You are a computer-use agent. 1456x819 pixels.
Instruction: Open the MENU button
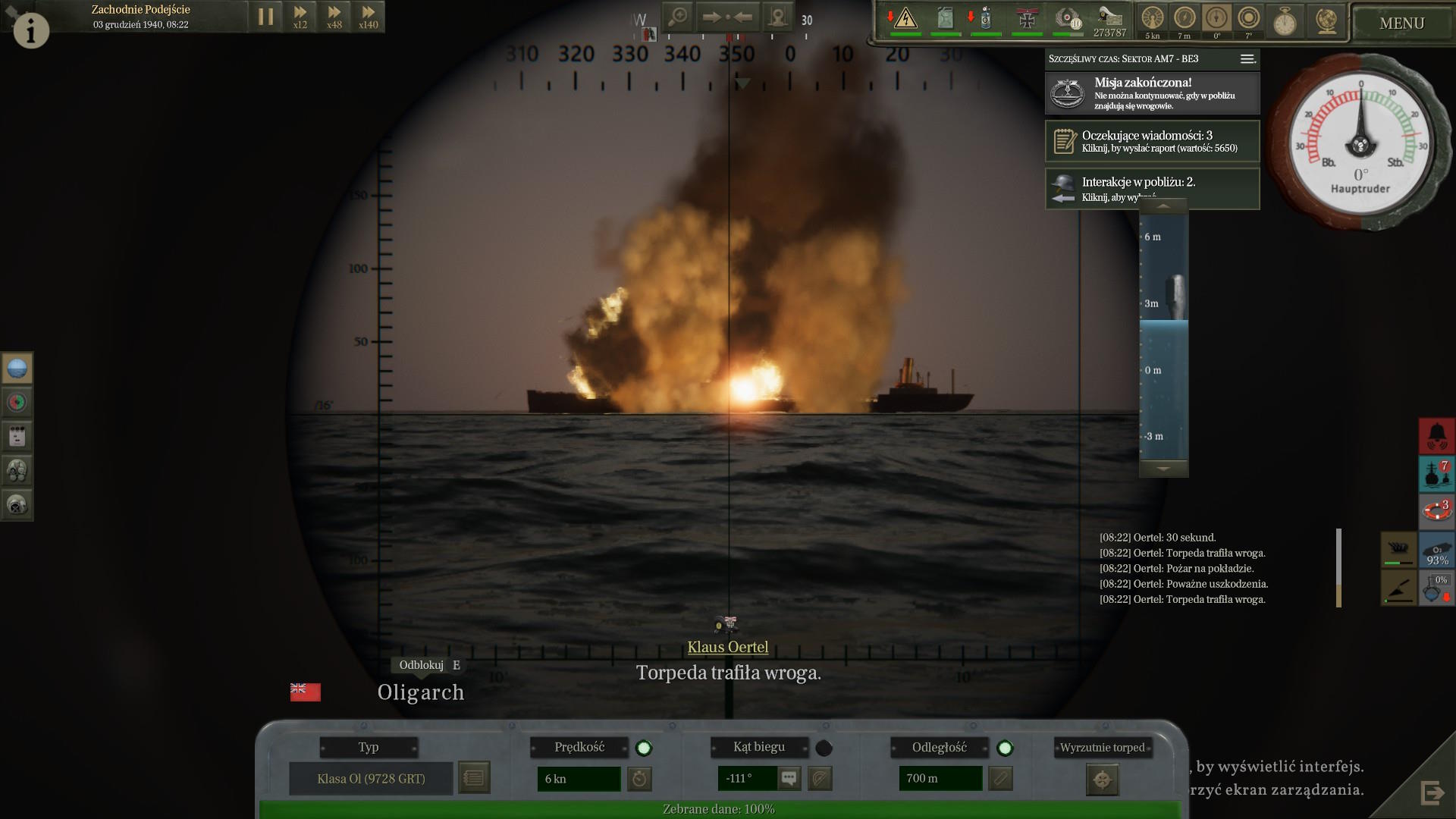(x=1401, y=24)
